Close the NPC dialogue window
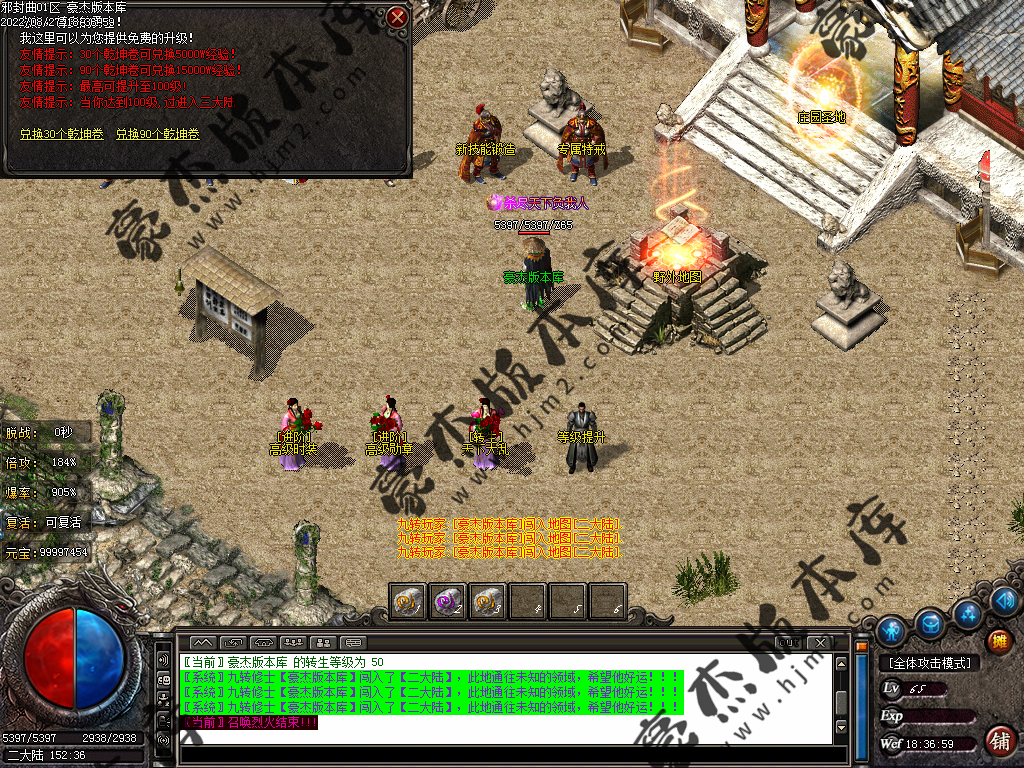Image resolution: width=1024 pixels, height=768 pixels. pyautogui.click(x=397, y=17)
